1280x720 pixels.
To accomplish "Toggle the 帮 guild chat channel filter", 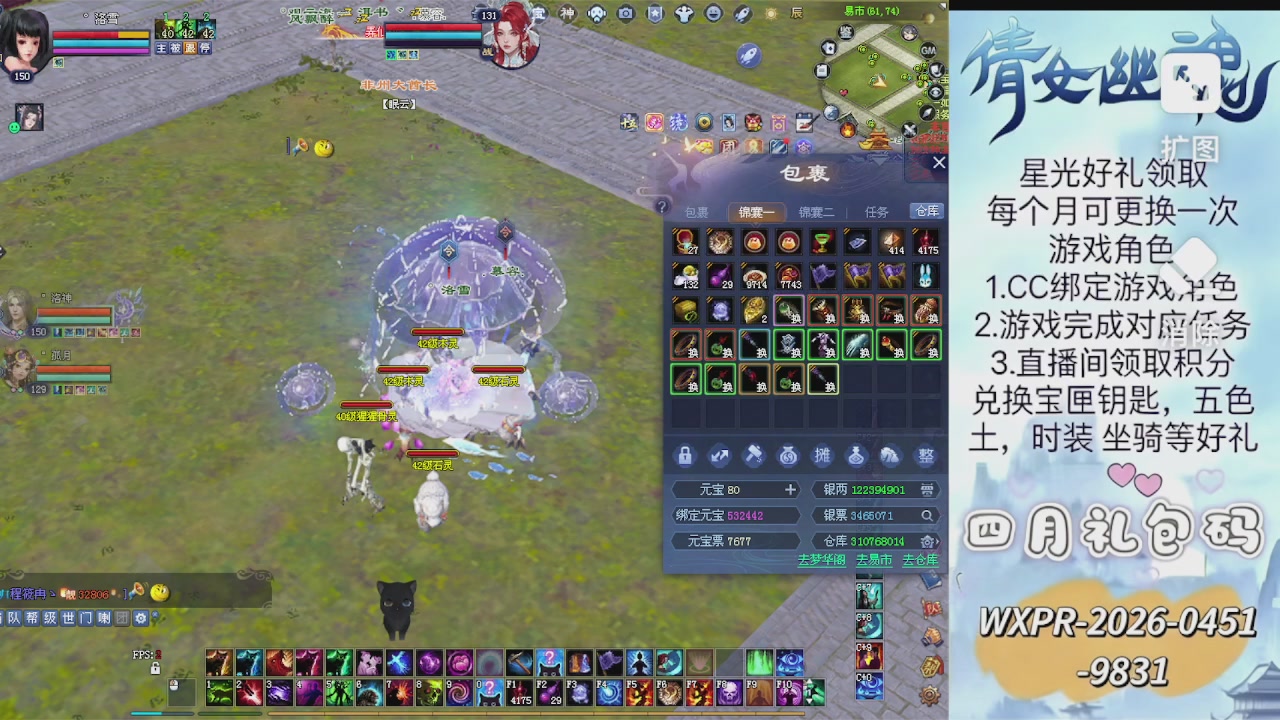I will [30, 619].
